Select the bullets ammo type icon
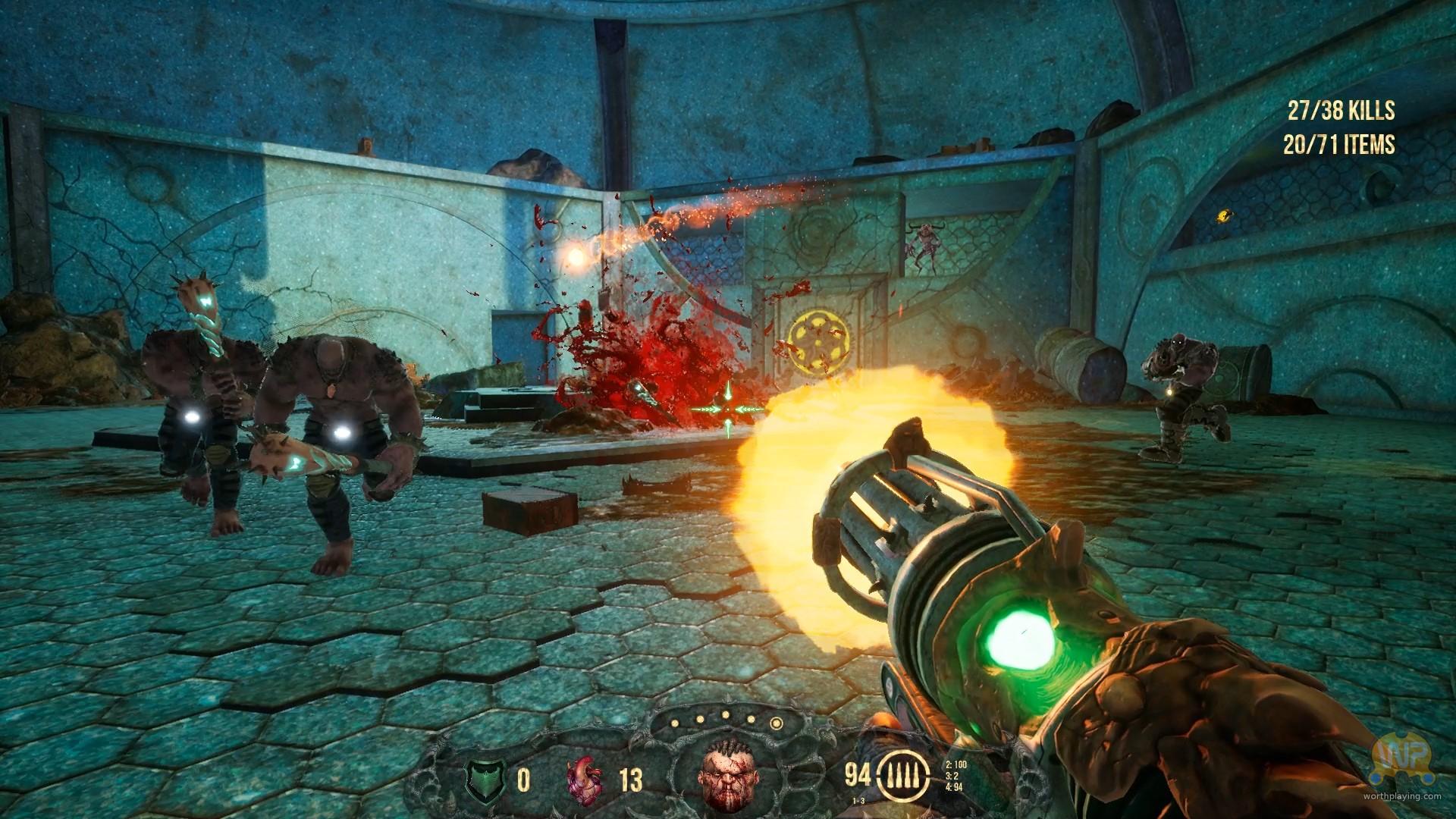 pyautogui.click(x=900, y=776)
